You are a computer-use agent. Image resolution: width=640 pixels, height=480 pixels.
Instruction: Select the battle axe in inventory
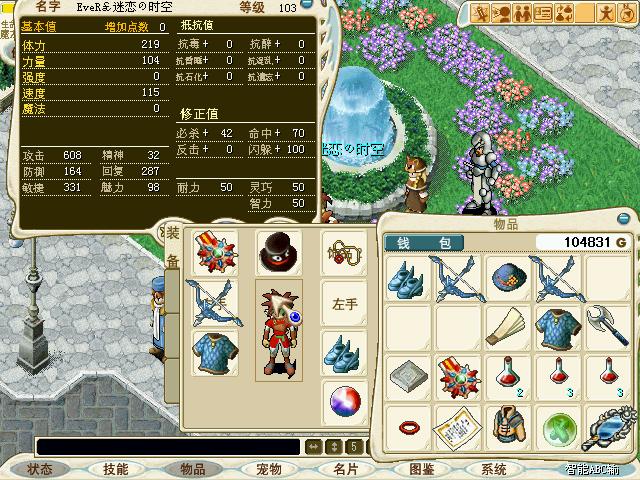click(x=608, y=327)
